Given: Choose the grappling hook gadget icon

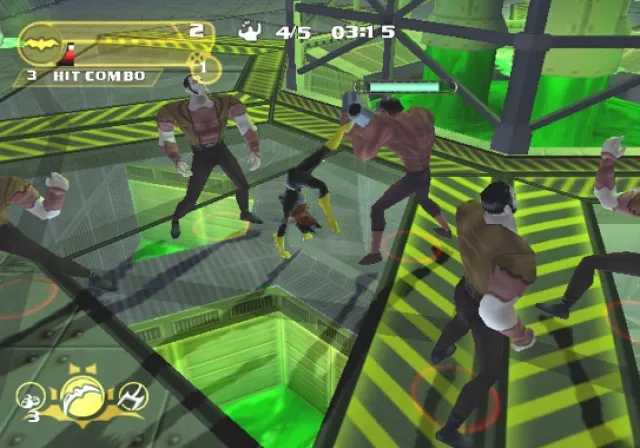Looking at the screenshot, I should 131,398.
